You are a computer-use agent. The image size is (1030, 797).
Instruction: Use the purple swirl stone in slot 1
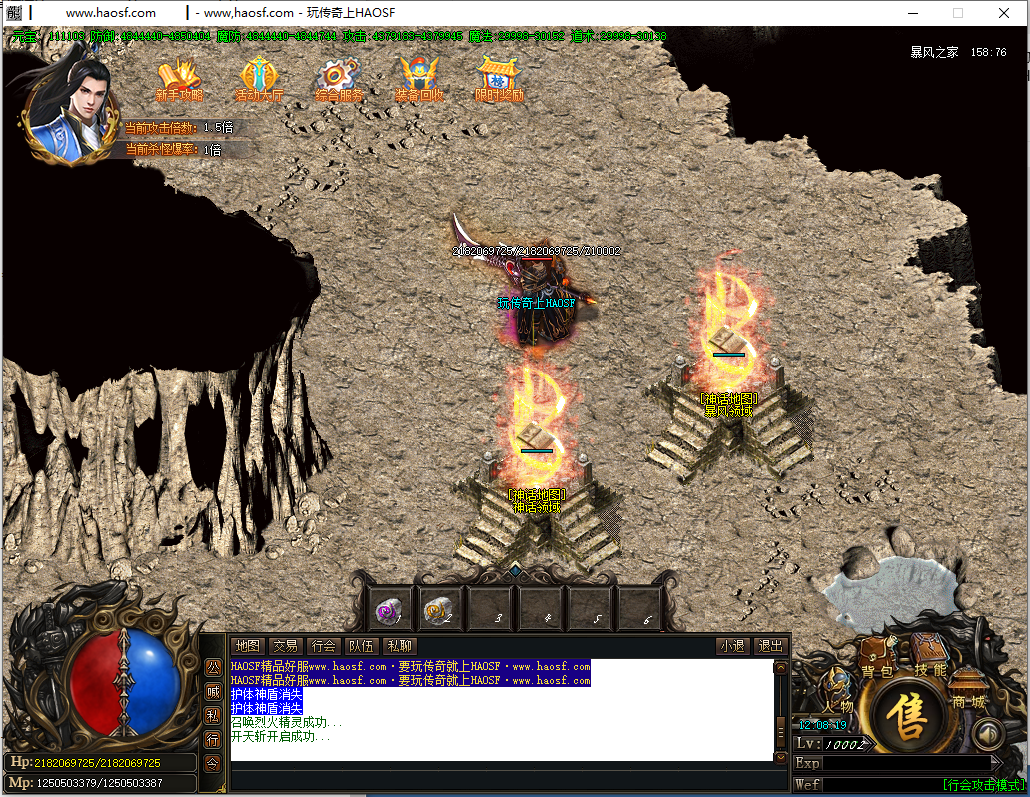[x=387, y=609]
